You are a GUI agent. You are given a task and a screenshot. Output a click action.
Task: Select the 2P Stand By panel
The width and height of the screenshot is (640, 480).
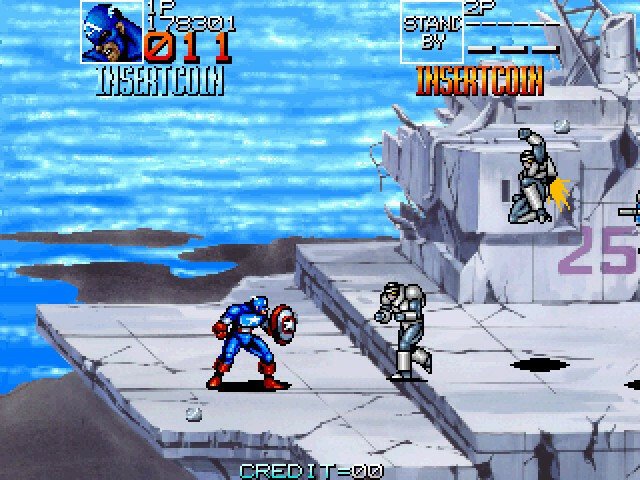click(432, 32)
